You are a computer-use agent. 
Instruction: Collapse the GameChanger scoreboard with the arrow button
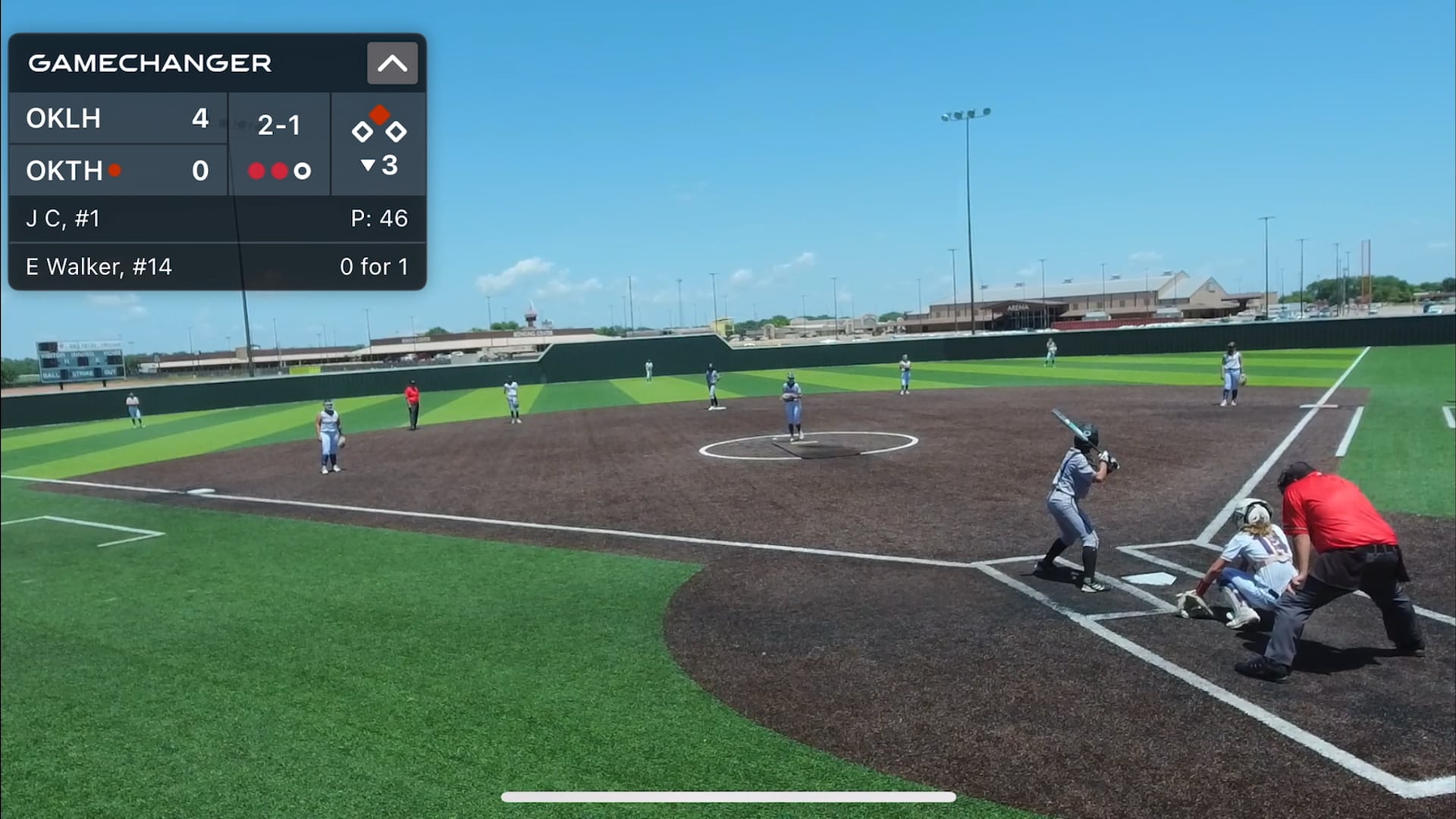pos(392,63)
